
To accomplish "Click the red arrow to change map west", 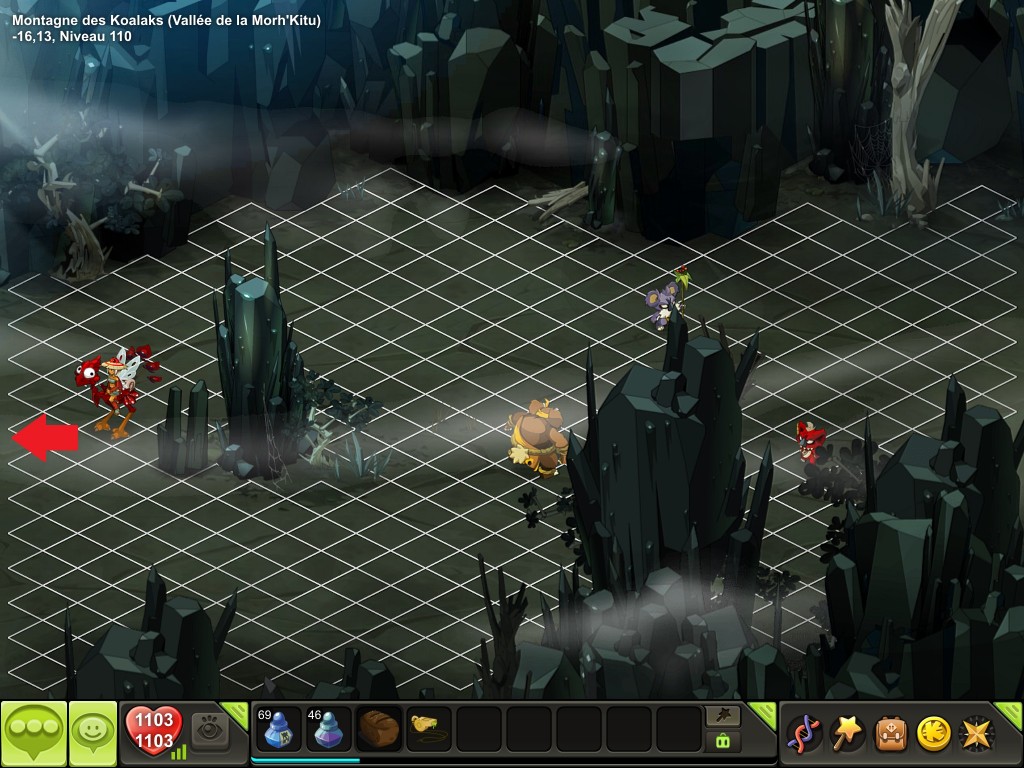I will [x=45, y=437].
